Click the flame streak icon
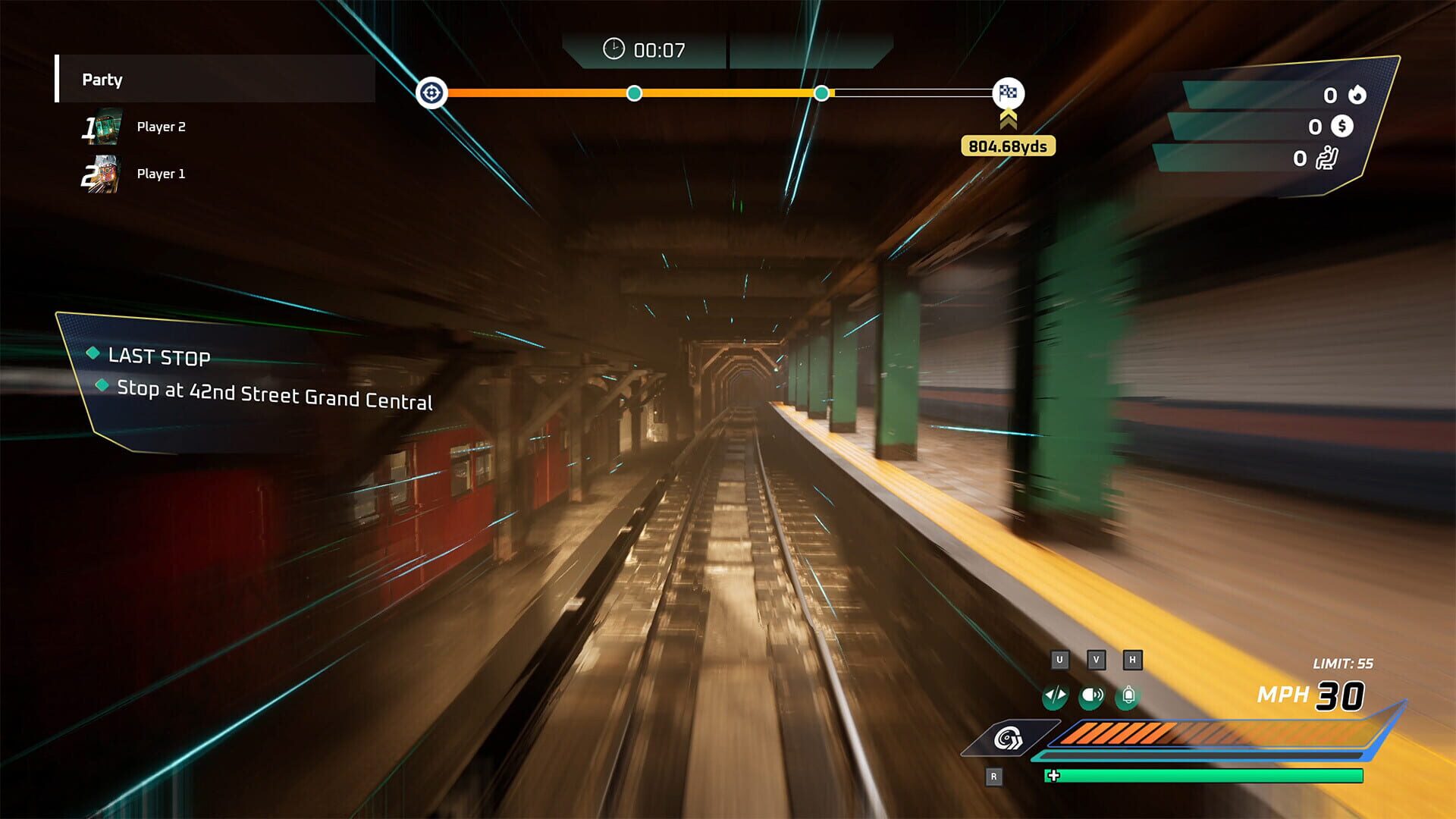 [1356, 95]
